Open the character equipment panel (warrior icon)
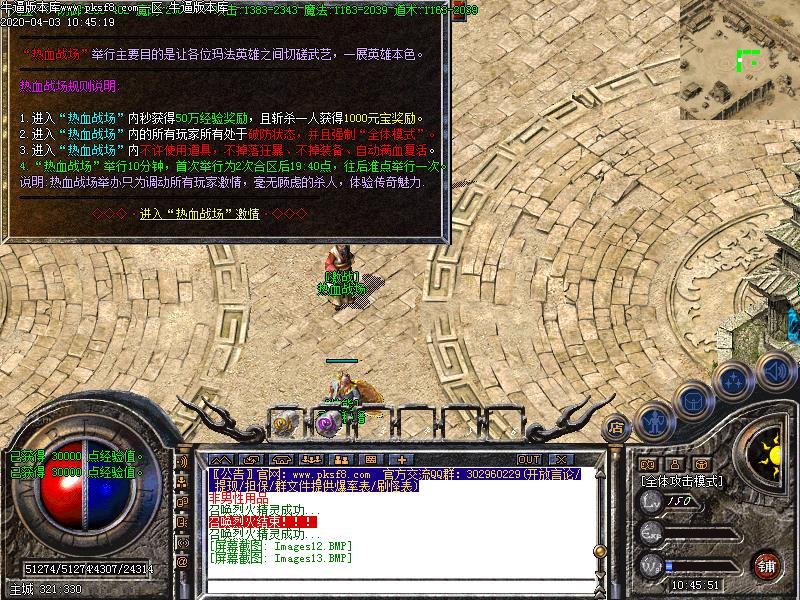Viewport: 800px width, 600px height. click(x=655, y=423)
